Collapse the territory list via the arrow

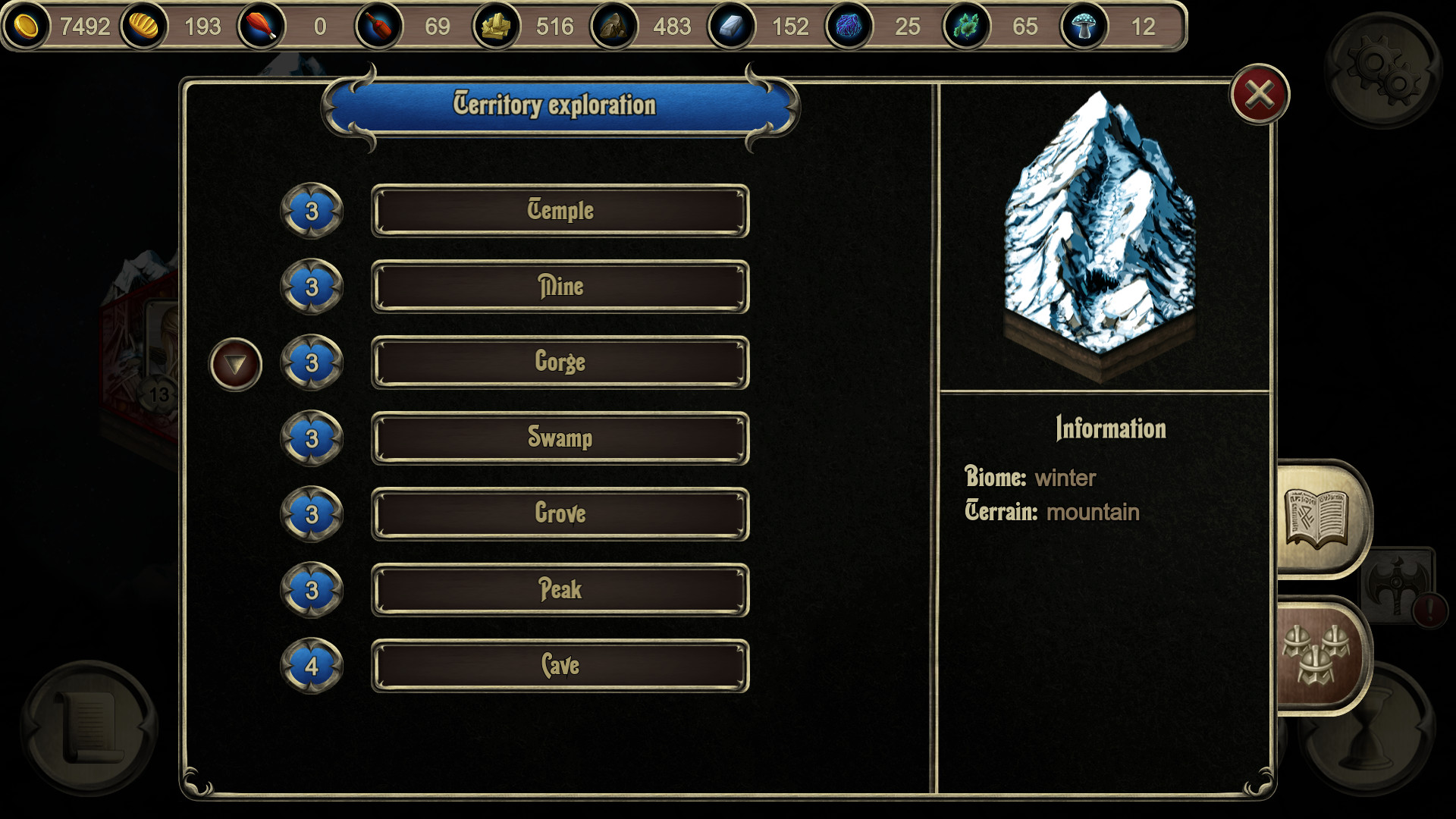[x=235, y=364]
